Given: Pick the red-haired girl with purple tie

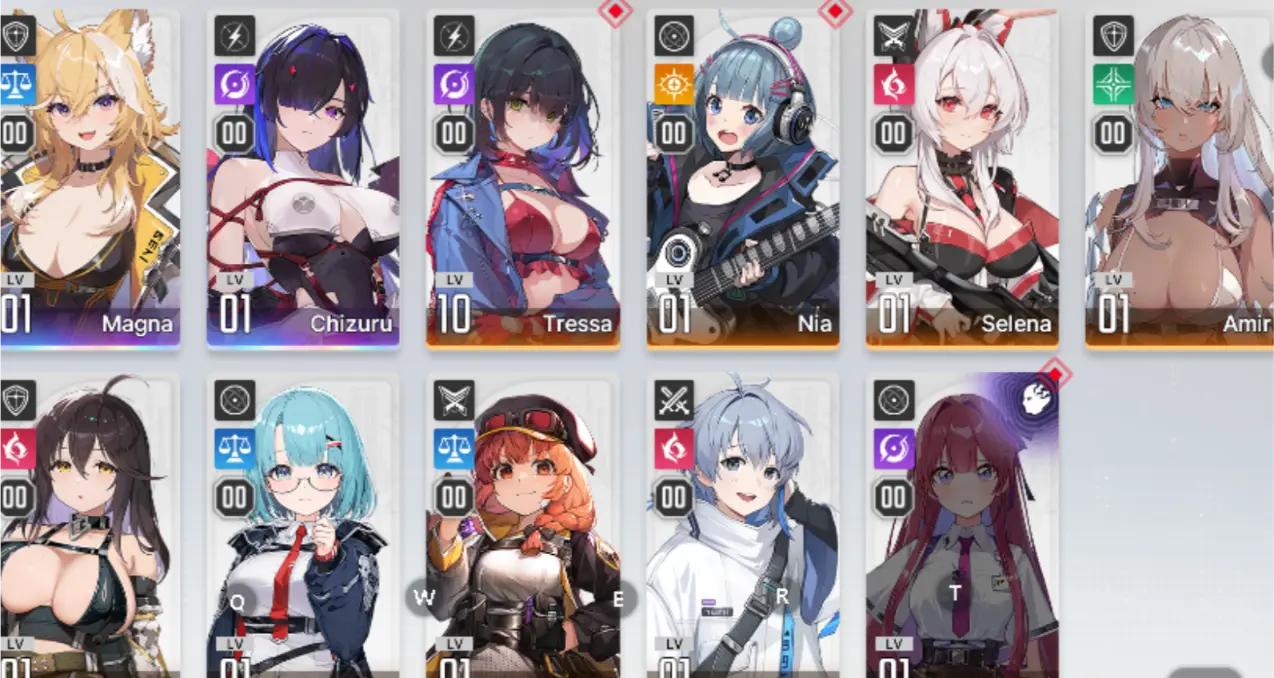Looking at the screenshot, I should [x=962, y=530].
